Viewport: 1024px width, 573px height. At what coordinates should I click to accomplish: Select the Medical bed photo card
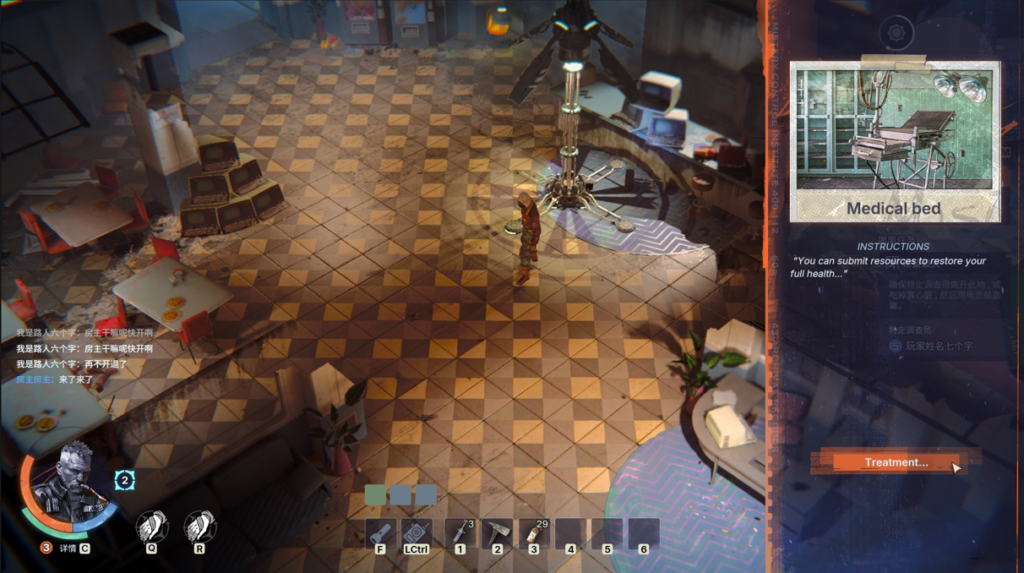tap(894, 141)
